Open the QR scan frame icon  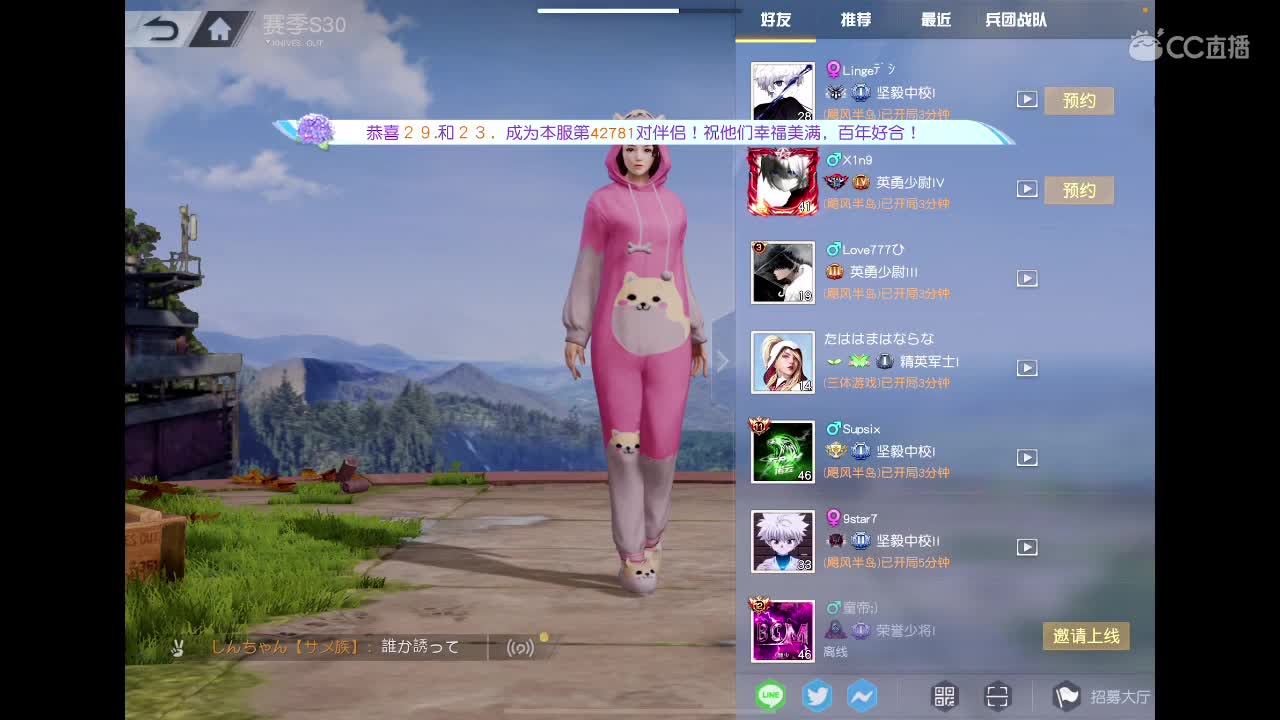click(996, 696)
